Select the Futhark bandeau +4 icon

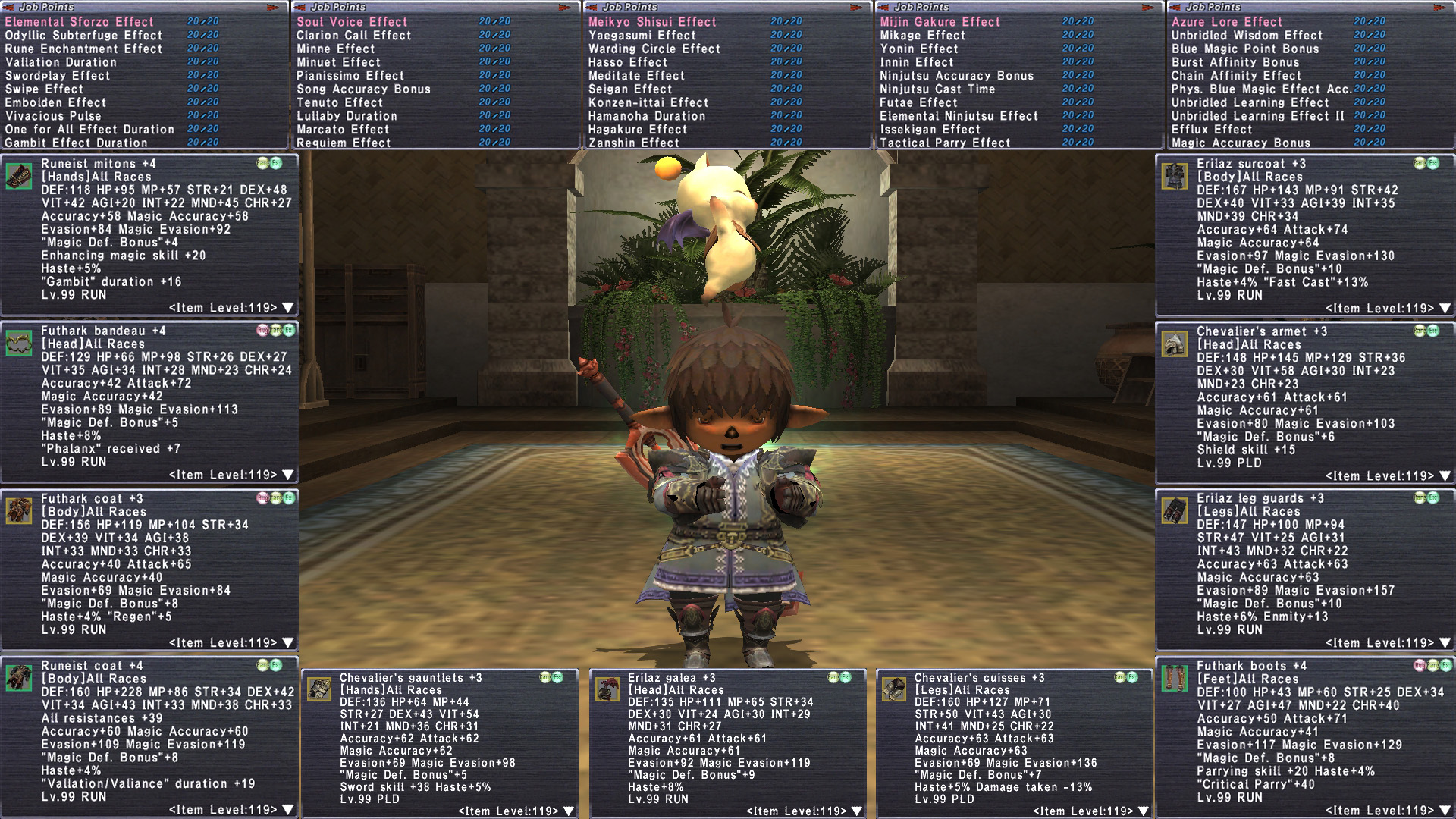pos(19,344)
